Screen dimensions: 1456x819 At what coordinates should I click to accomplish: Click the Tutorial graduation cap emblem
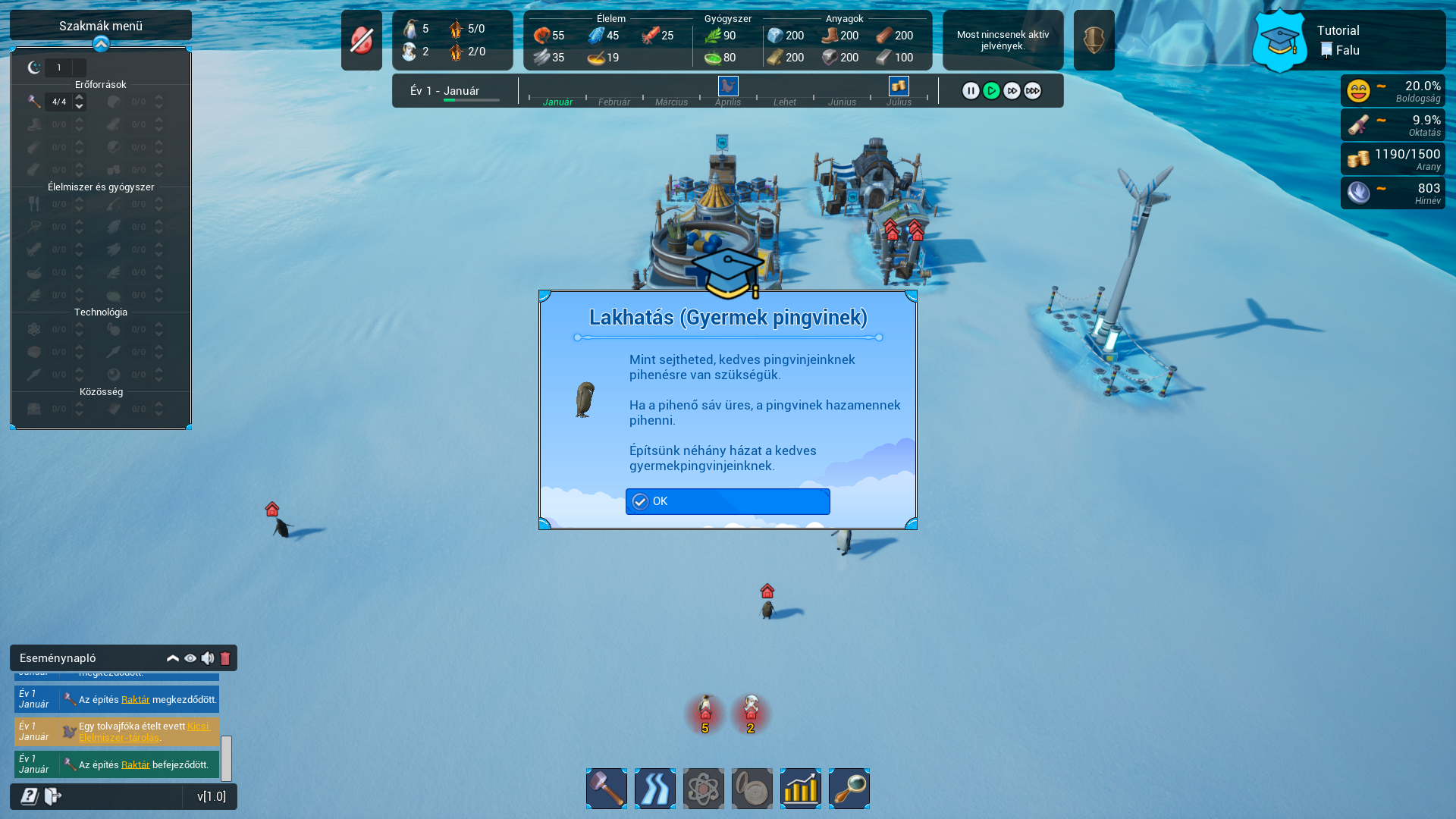pyautogui.click(x=1279, y=41)
